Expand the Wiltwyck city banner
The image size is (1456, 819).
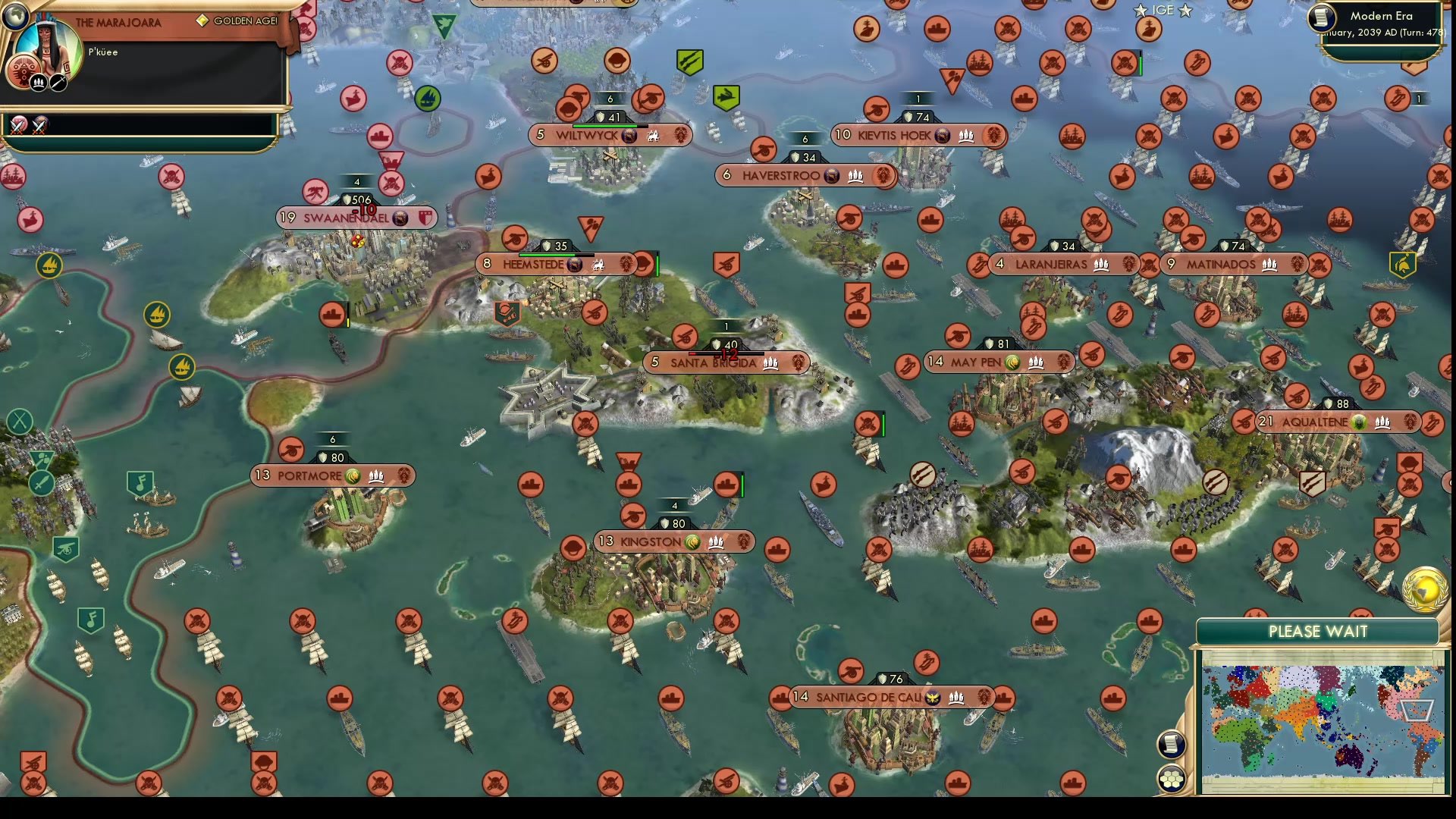[x=585, y=134]
